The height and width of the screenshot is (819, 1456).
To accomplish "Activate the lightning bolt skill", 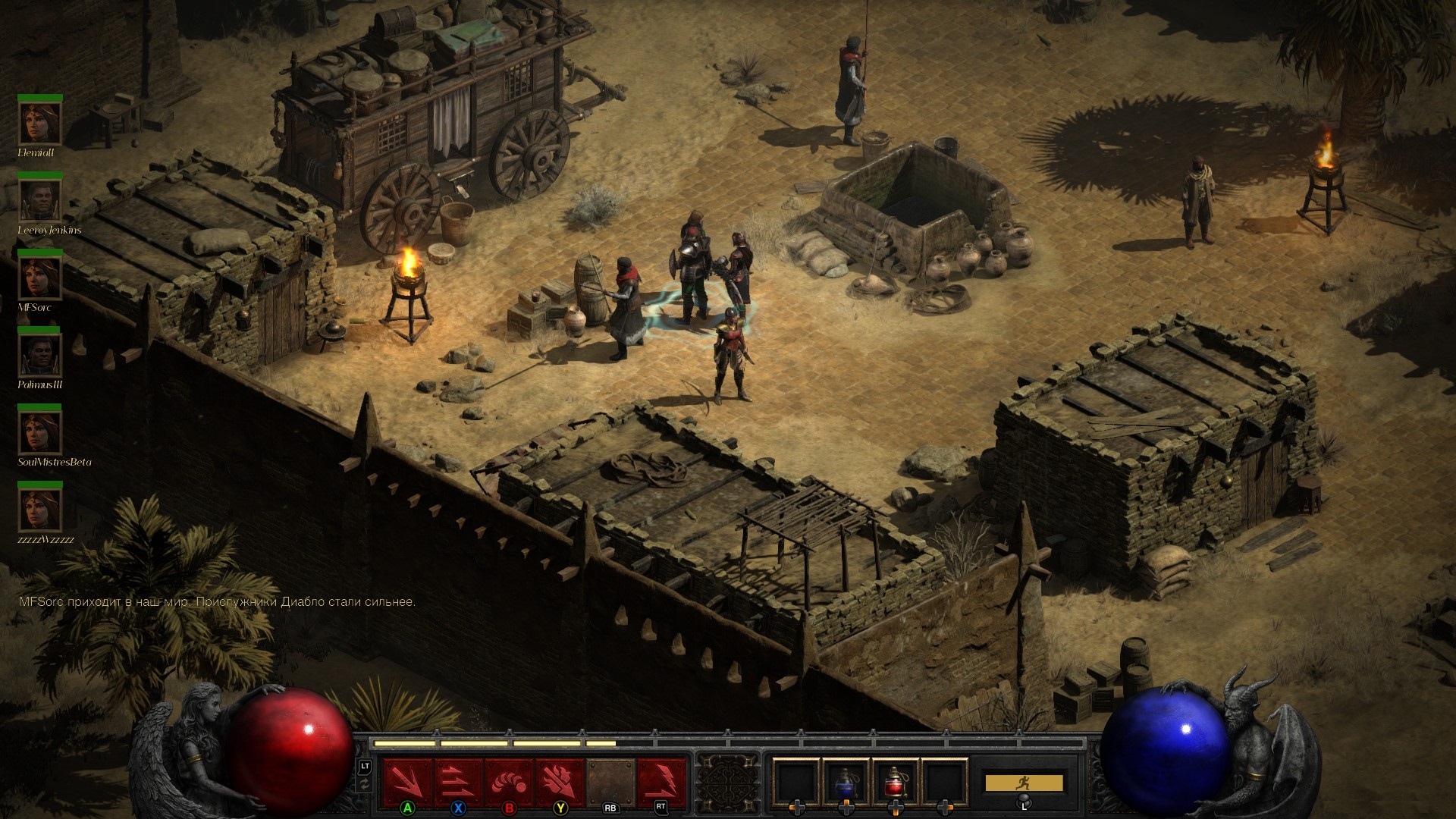I will point(661,781).
